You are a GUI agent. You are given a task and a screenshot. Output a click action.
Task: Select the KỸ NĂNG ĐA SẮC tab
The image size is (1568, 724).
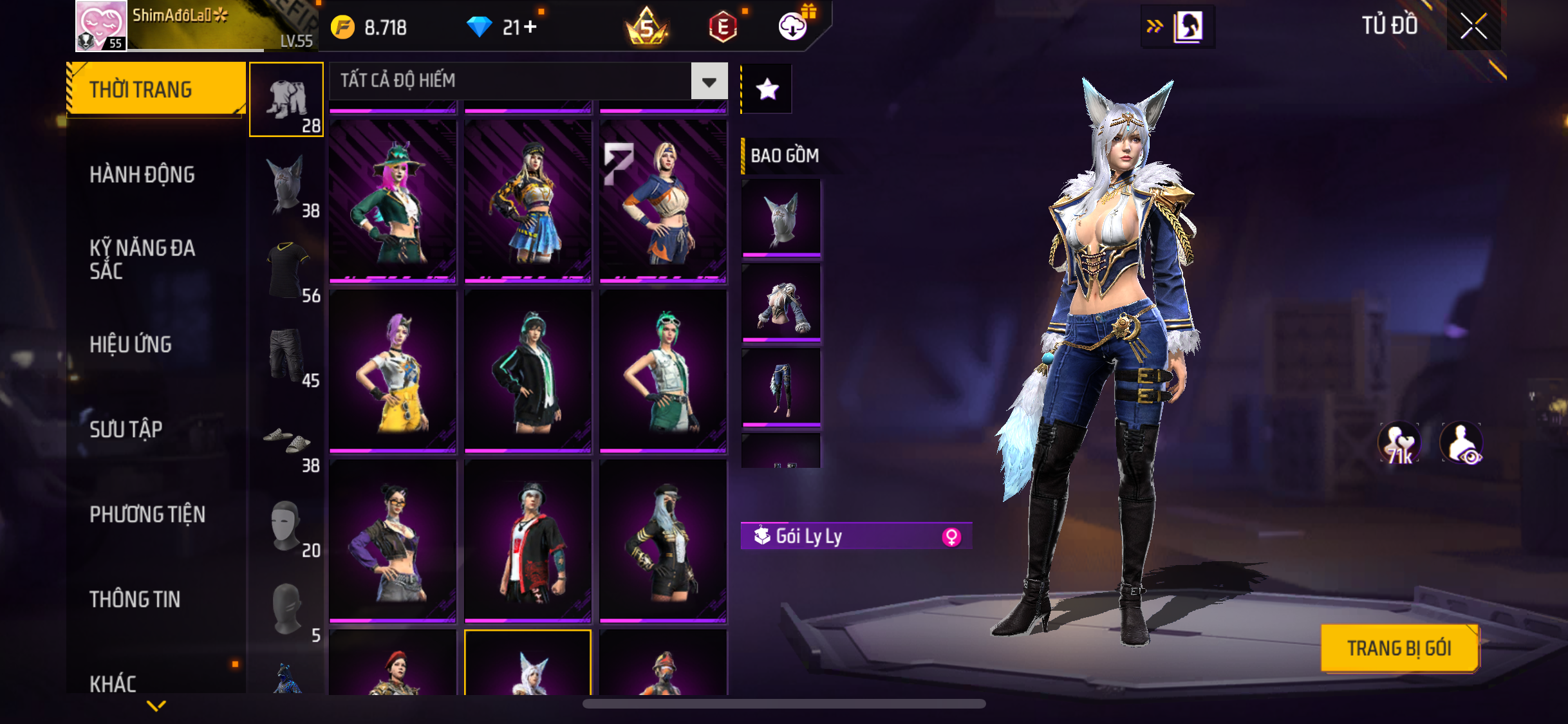[142, 259]
